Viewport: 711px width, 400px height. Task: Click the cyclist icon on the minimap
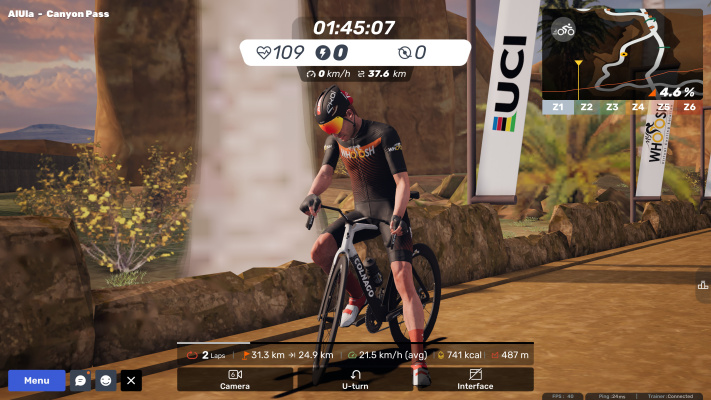tap(565, 30)
